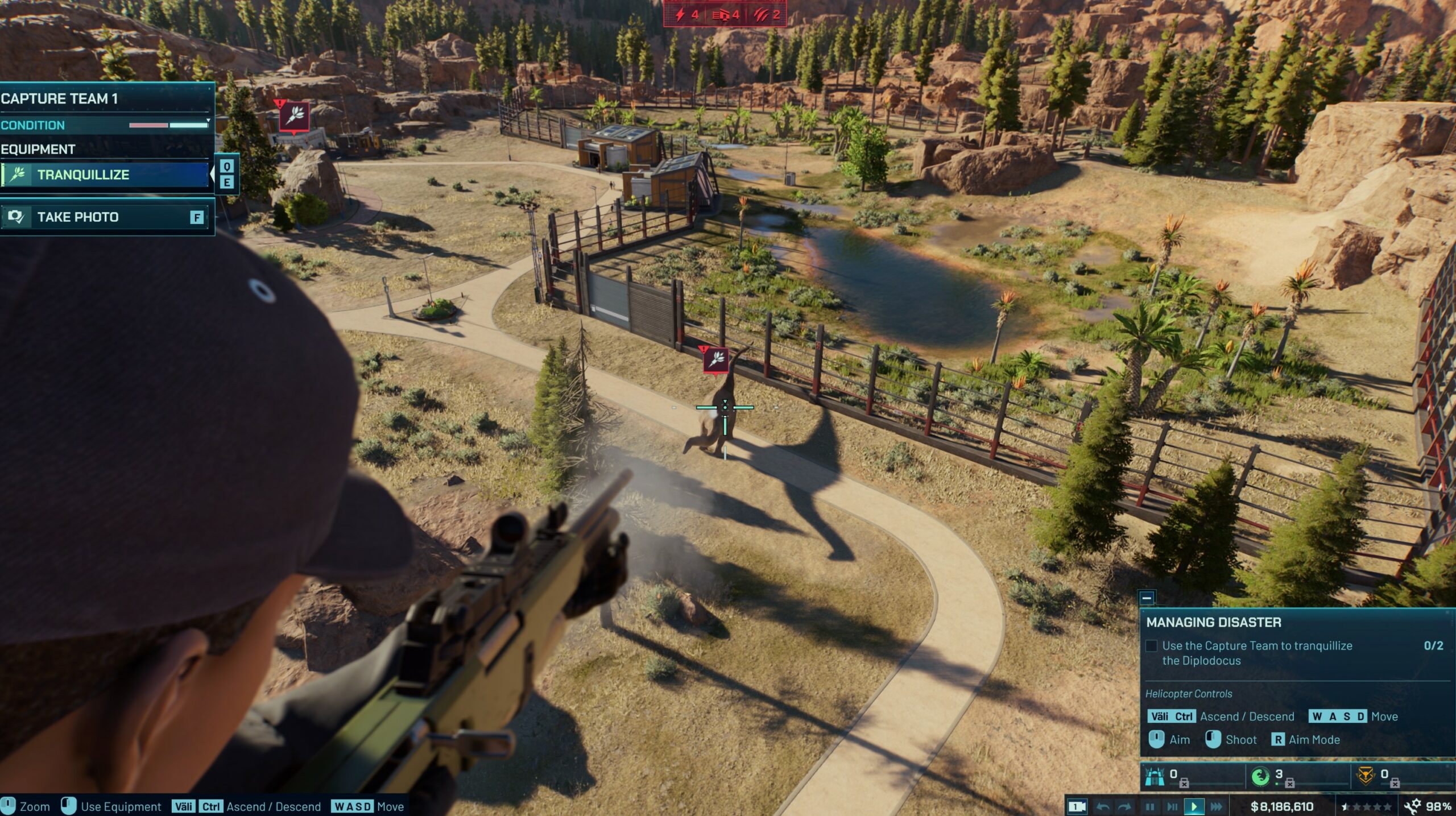Click the camera view button
Image resolution: width=1456 pixels, height=816 pixels.
pos(1077,806)
